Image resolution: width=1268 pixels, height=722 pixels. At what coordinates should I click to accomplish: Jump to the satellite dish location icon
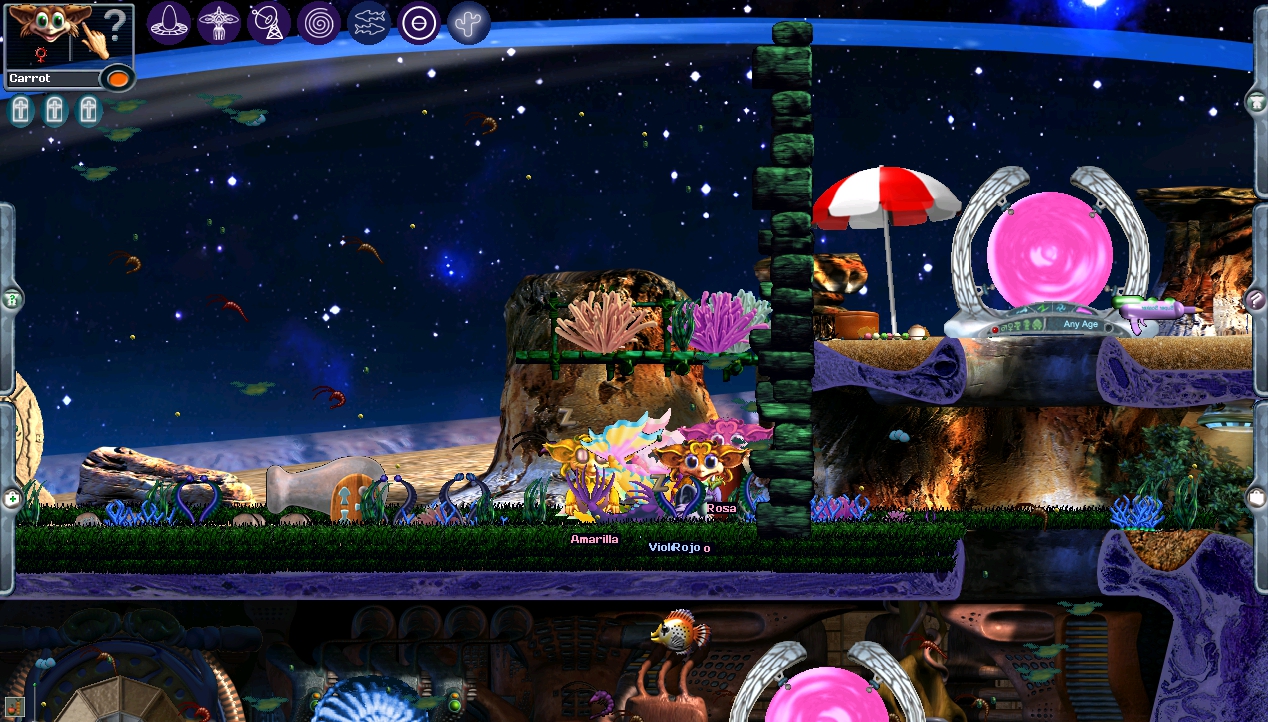point(269,22)
